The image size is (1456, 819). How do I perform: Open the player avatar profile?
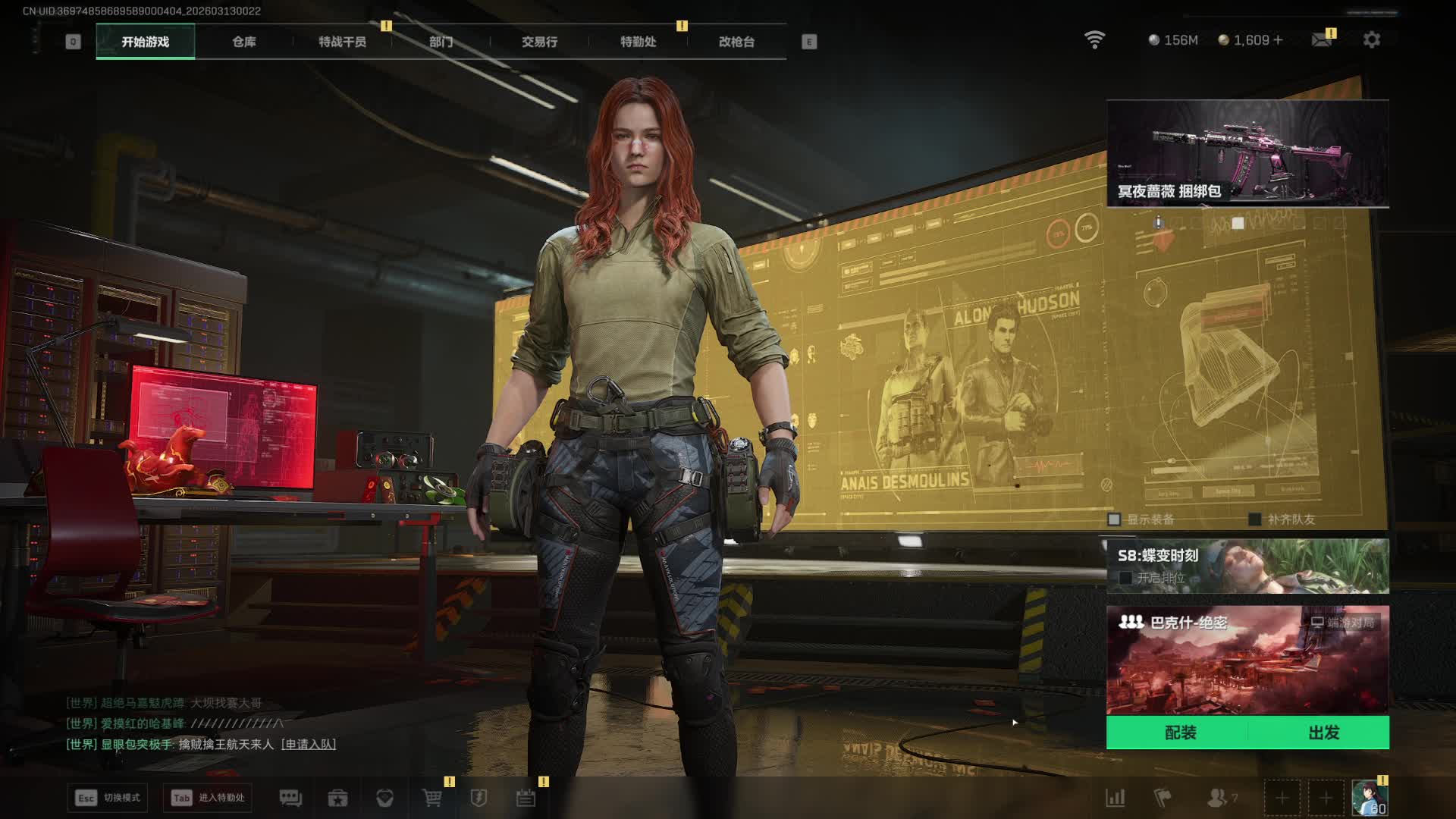[x=1369, y=798]
